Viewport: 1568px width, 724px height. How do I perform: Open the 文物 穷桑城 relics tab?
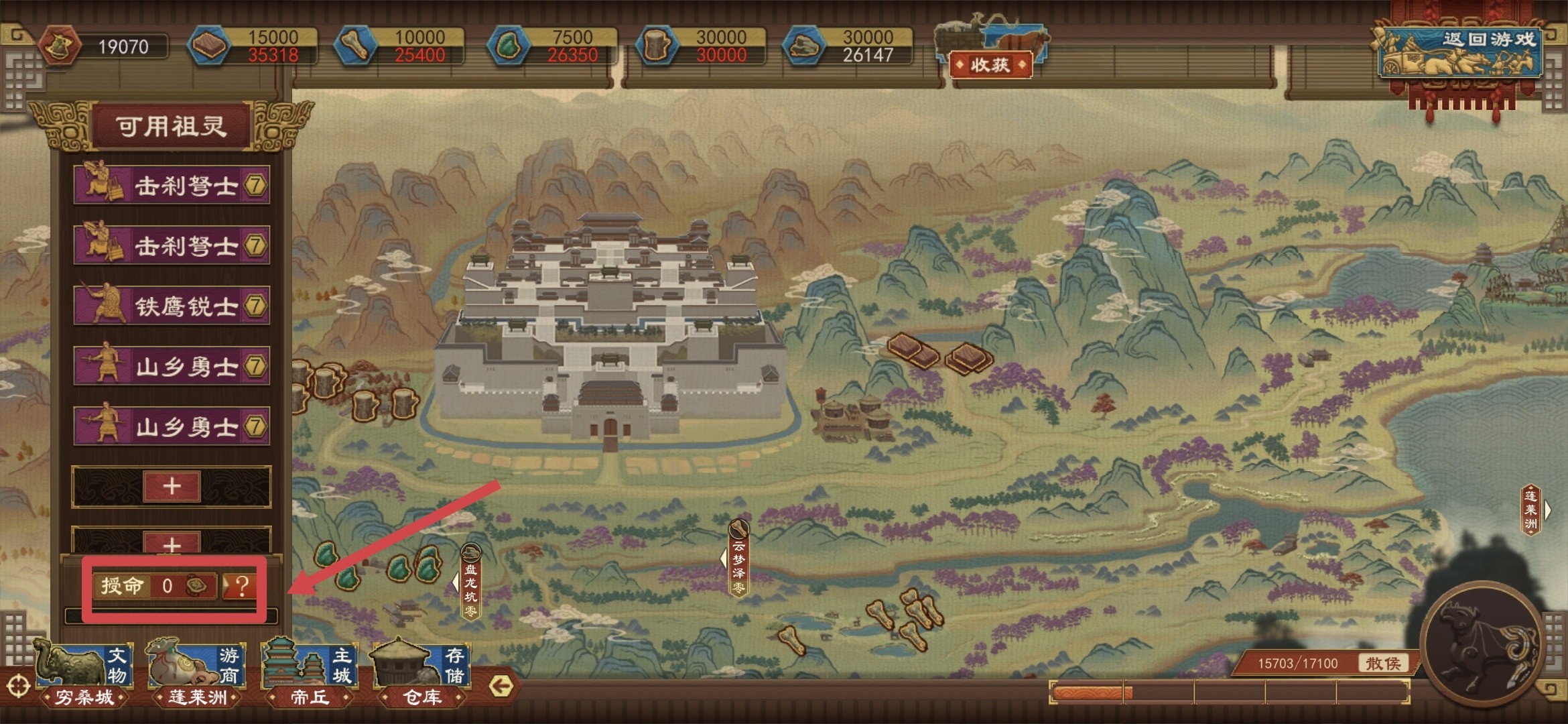pos(84,674)
